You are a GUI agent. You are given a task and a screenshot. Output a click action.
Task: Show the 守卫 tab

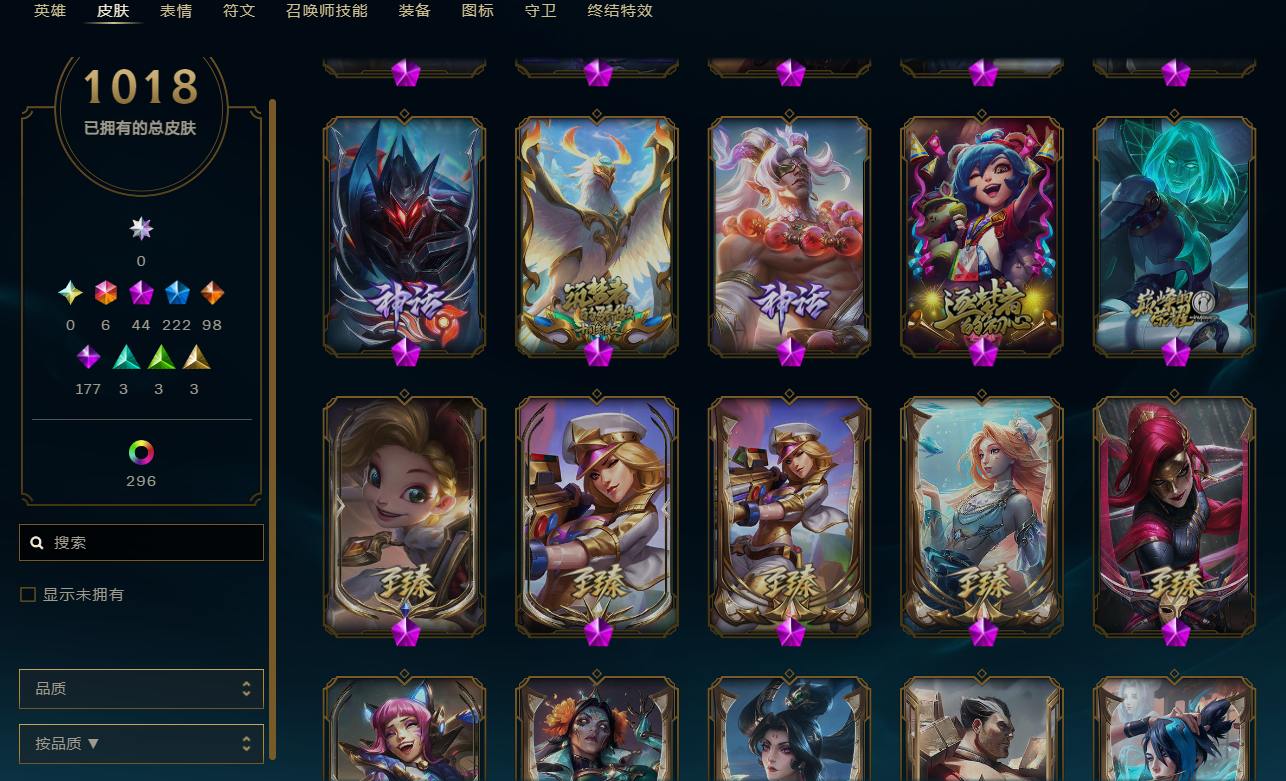540,11
